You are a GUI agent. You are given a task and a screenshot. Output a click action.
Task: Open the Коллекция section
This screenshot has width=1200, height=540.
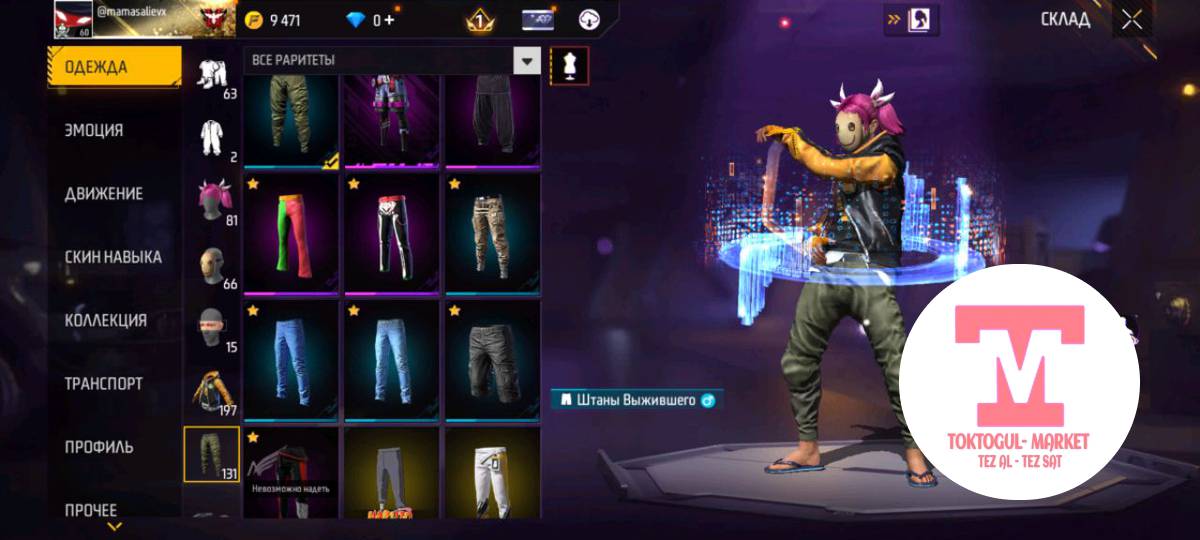pos(106,321)
